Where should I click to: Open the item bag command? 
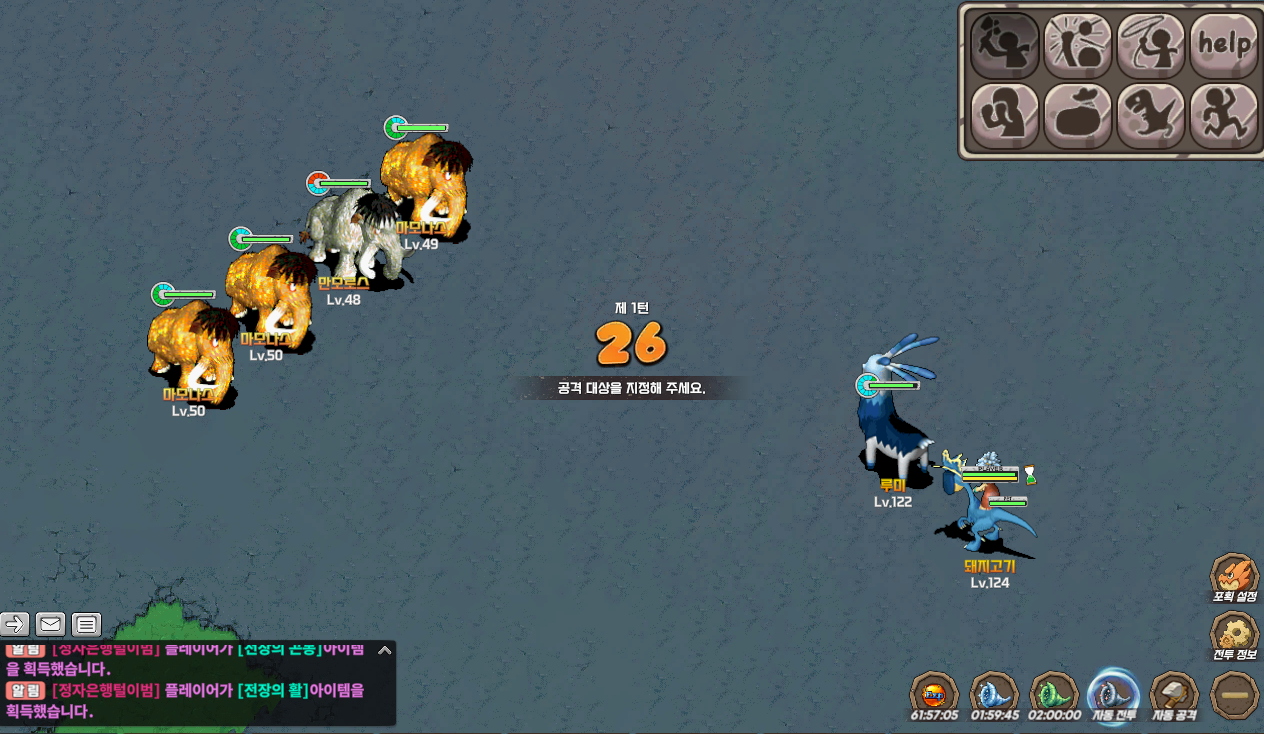[x=1078, y=115]
